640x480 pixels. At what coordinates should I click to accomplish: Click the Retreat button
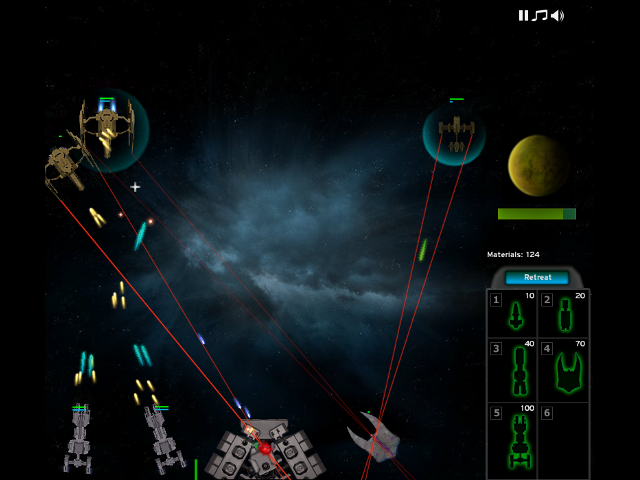pyautogui.click(x=537, y=277)
